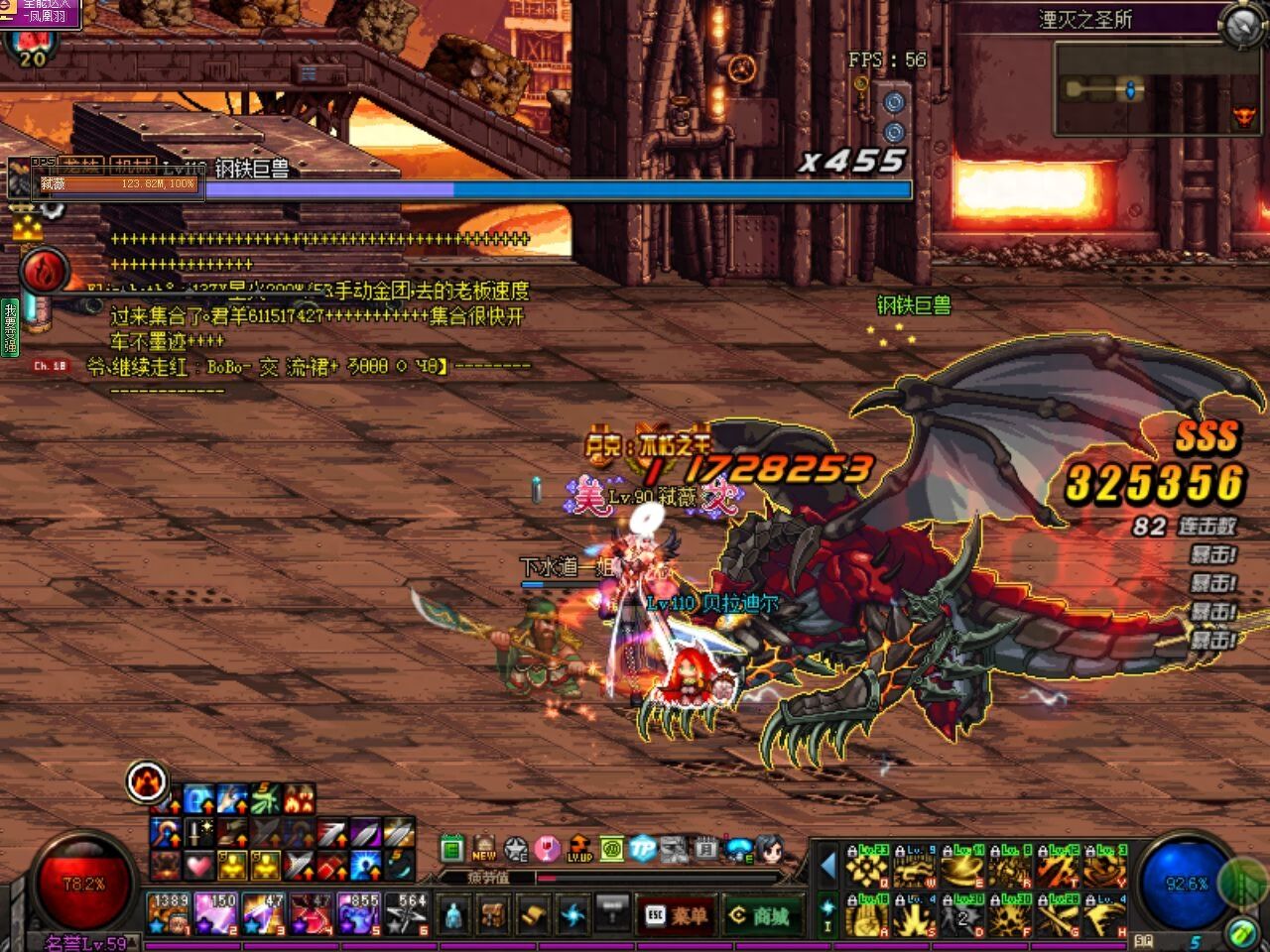This screenshot has height=952, width=1270.
Task: Use the quick slot item with 855 count
Action: click(358, 913)
